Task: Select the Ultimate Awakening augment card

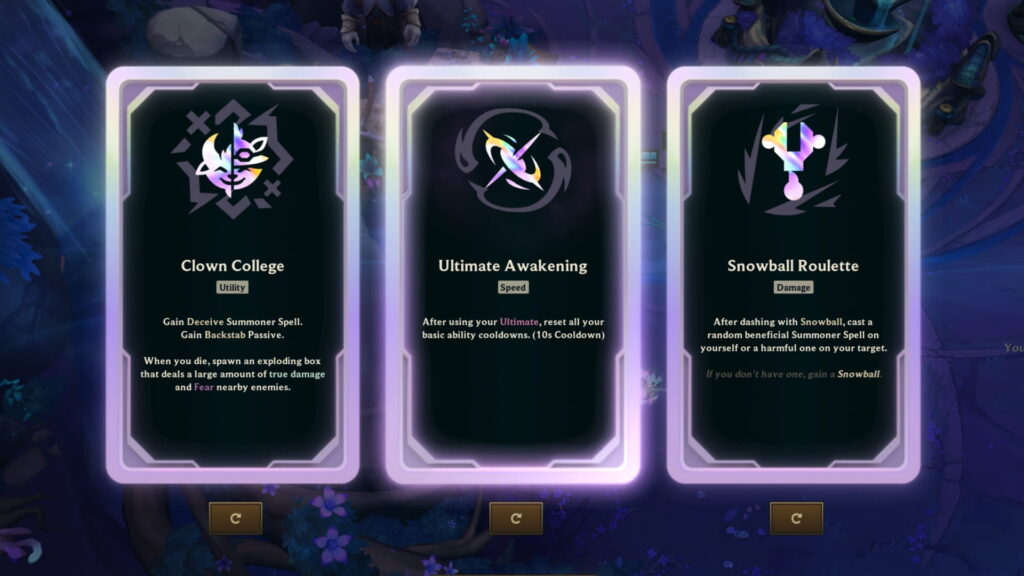Action: click(513, 275)
